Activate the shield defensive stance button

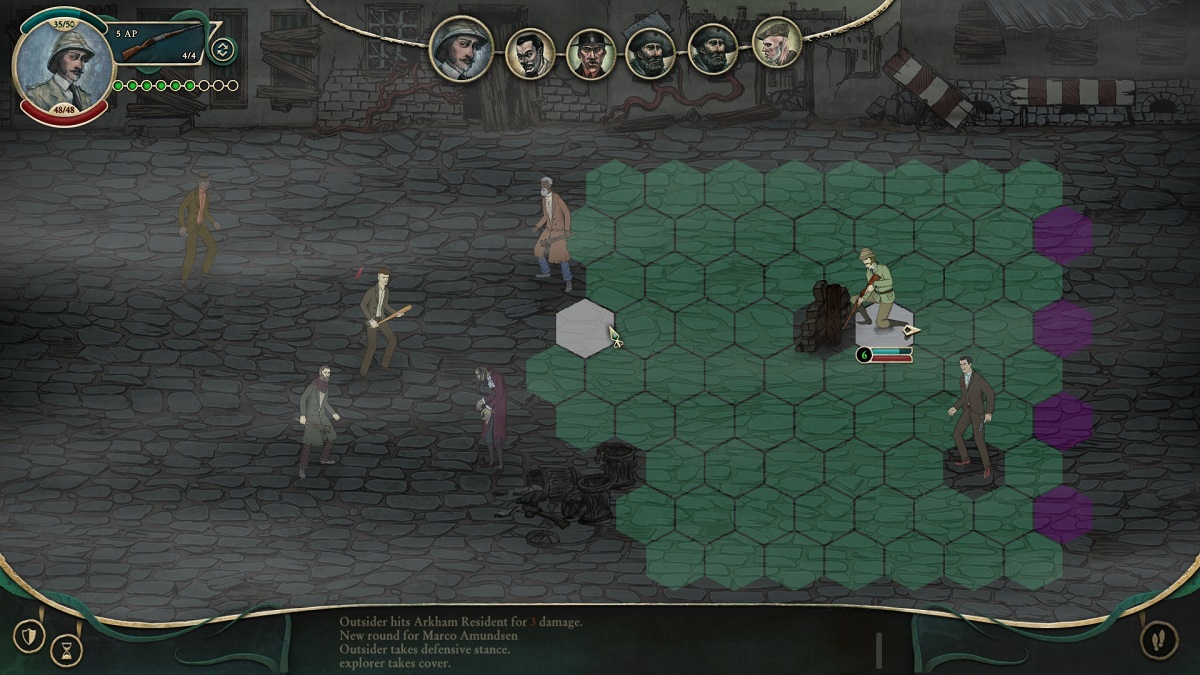click(29, 635)
